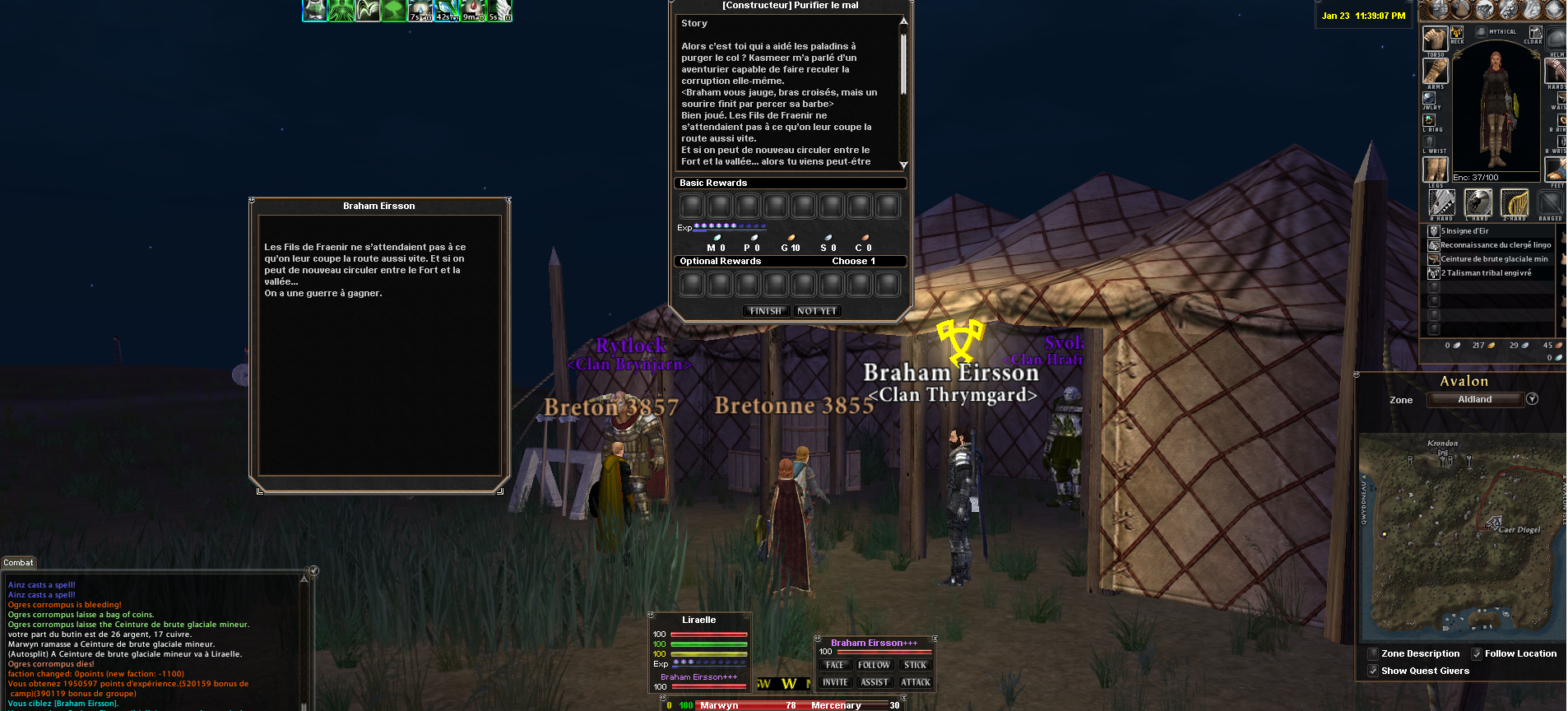
Task: Invite Braham Eirsson to group
Action: point(835,682)
